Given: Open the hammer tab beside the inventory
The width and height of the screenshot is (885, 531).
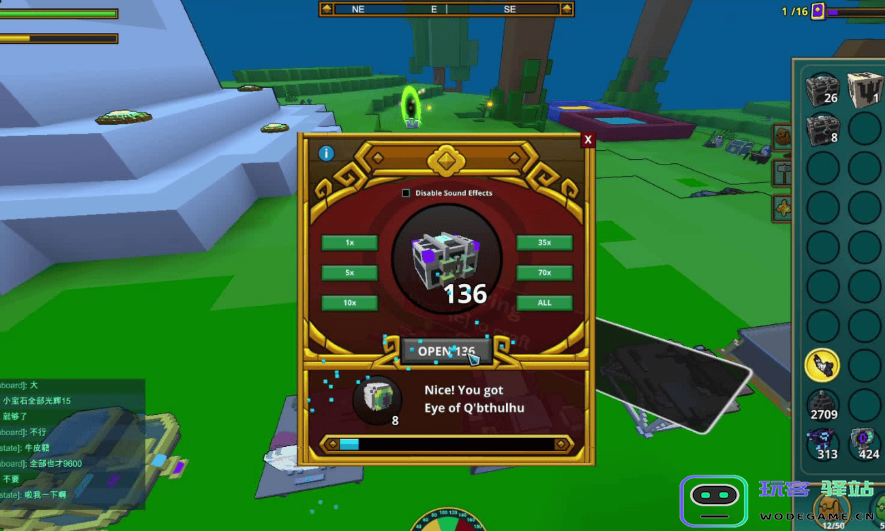Looking at the screenshot, I should tap(782, 172).
